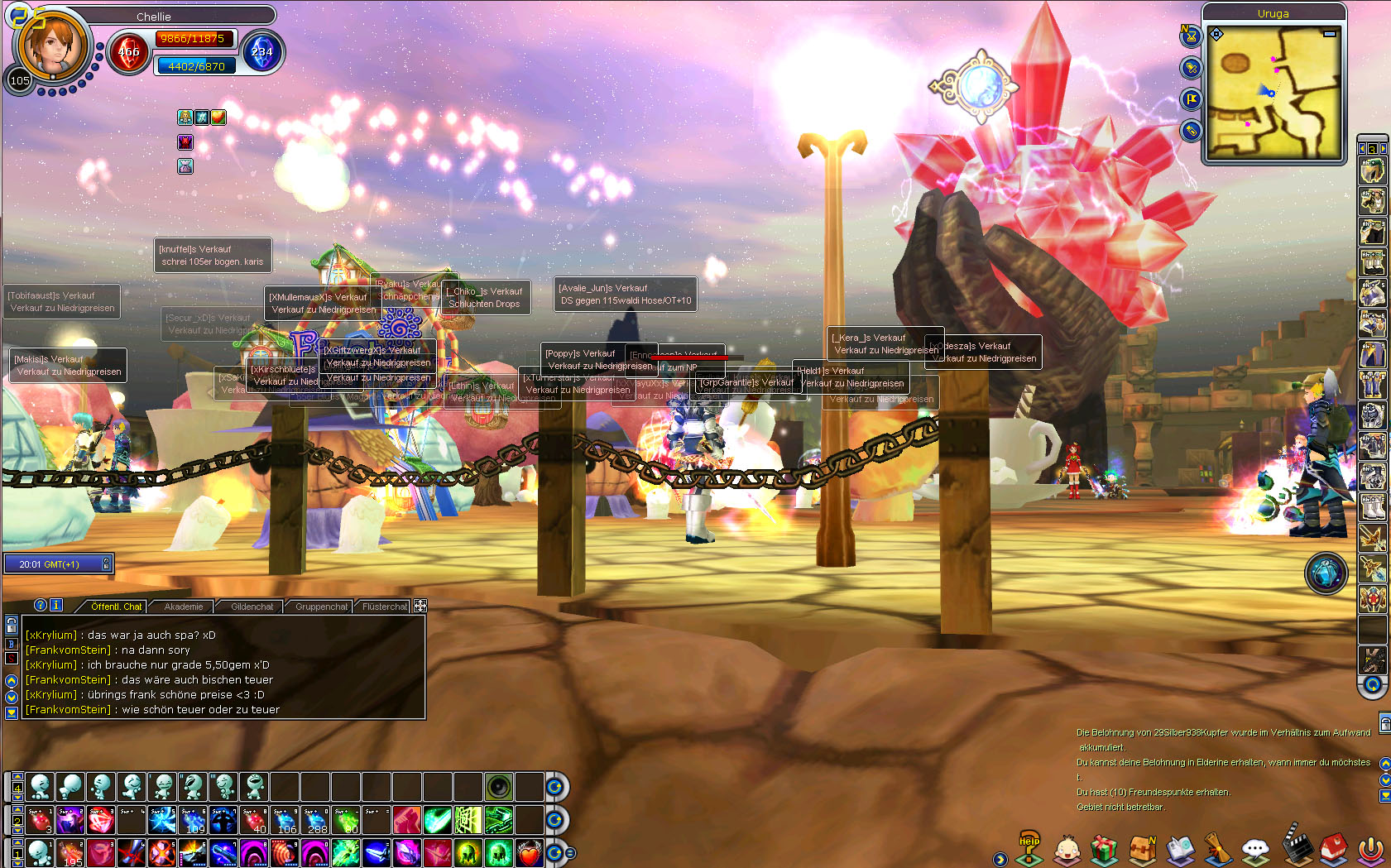Click the Uruga minimap
This screenshot has width=1391, height=868.
pos(1273,92)
